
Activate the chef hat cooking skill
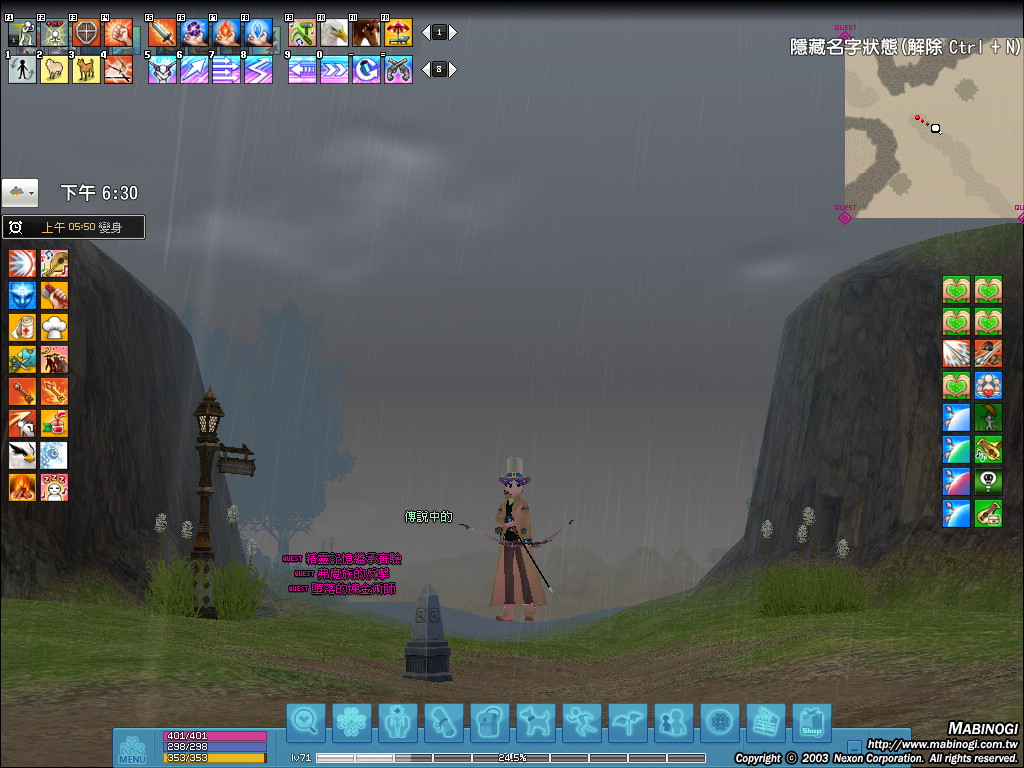pyautogui.click(x=54, y=327)
